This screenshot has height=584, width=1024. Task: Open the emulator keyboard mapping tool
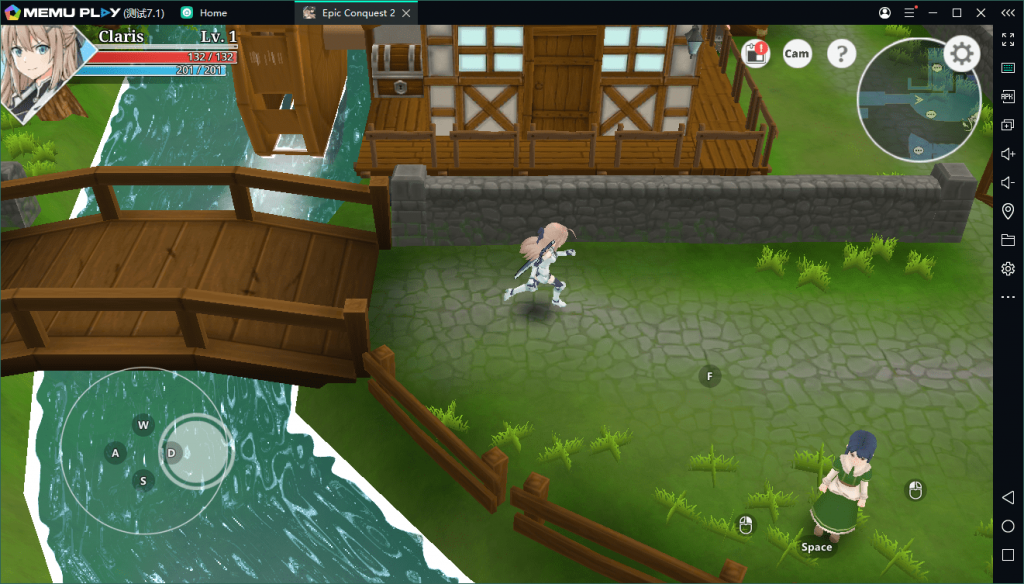(1007, 68)
